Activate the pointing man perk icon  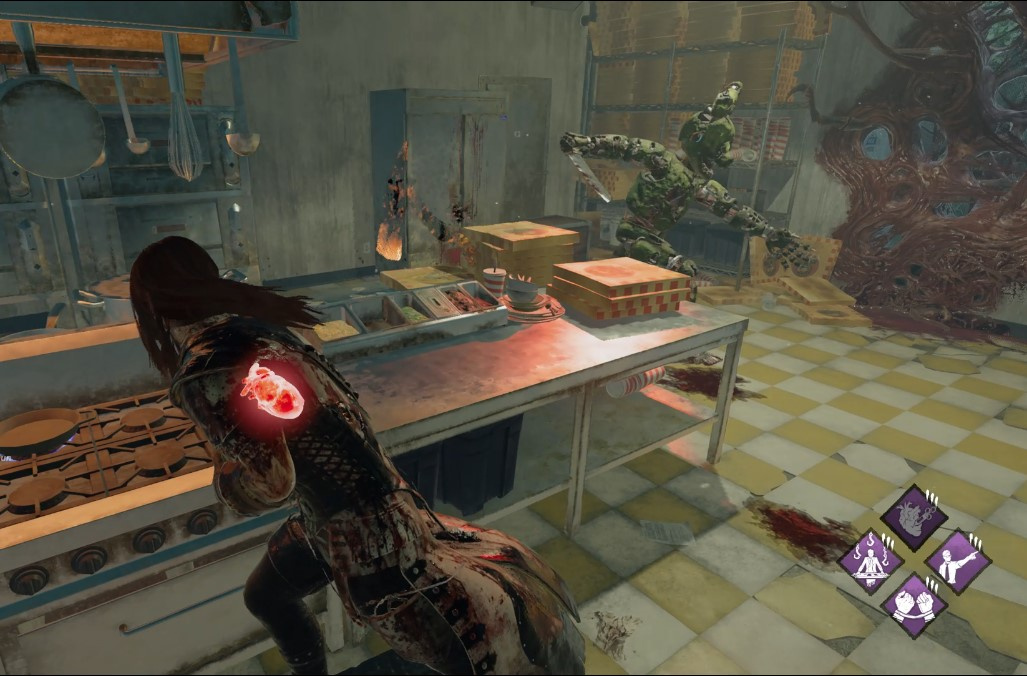coord(958,561)
